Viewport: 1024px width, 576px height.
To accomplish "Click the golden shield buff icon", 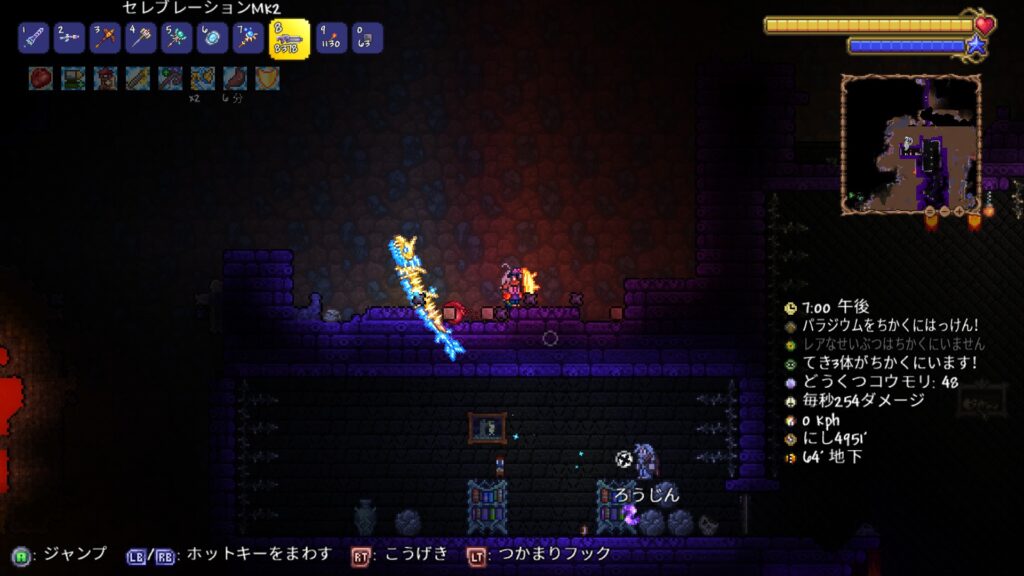I will tap(267, 78).
